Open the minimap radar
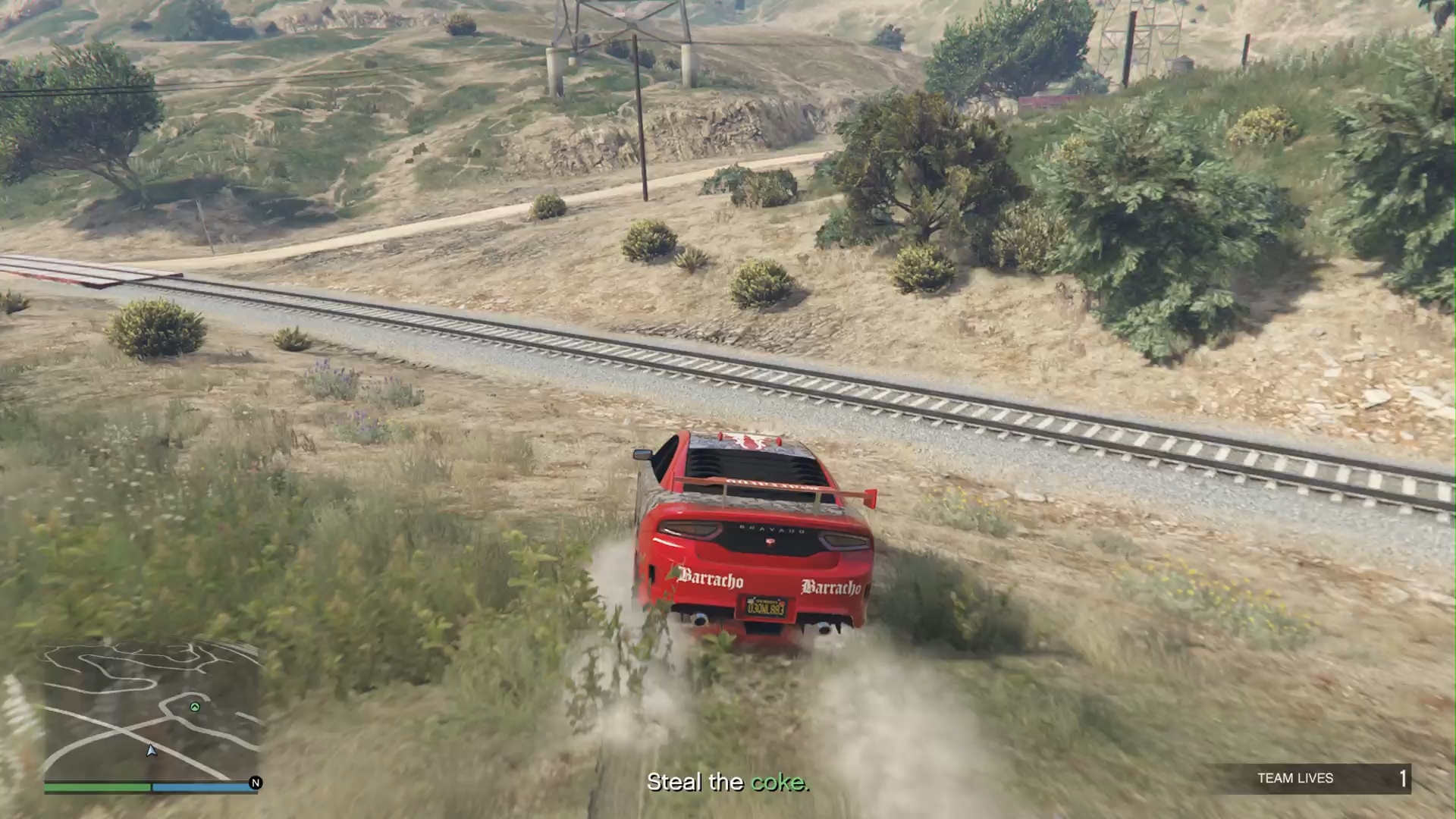Viewport: 1456px width, 819px height. pyautogui.click(x=151, y=711)
